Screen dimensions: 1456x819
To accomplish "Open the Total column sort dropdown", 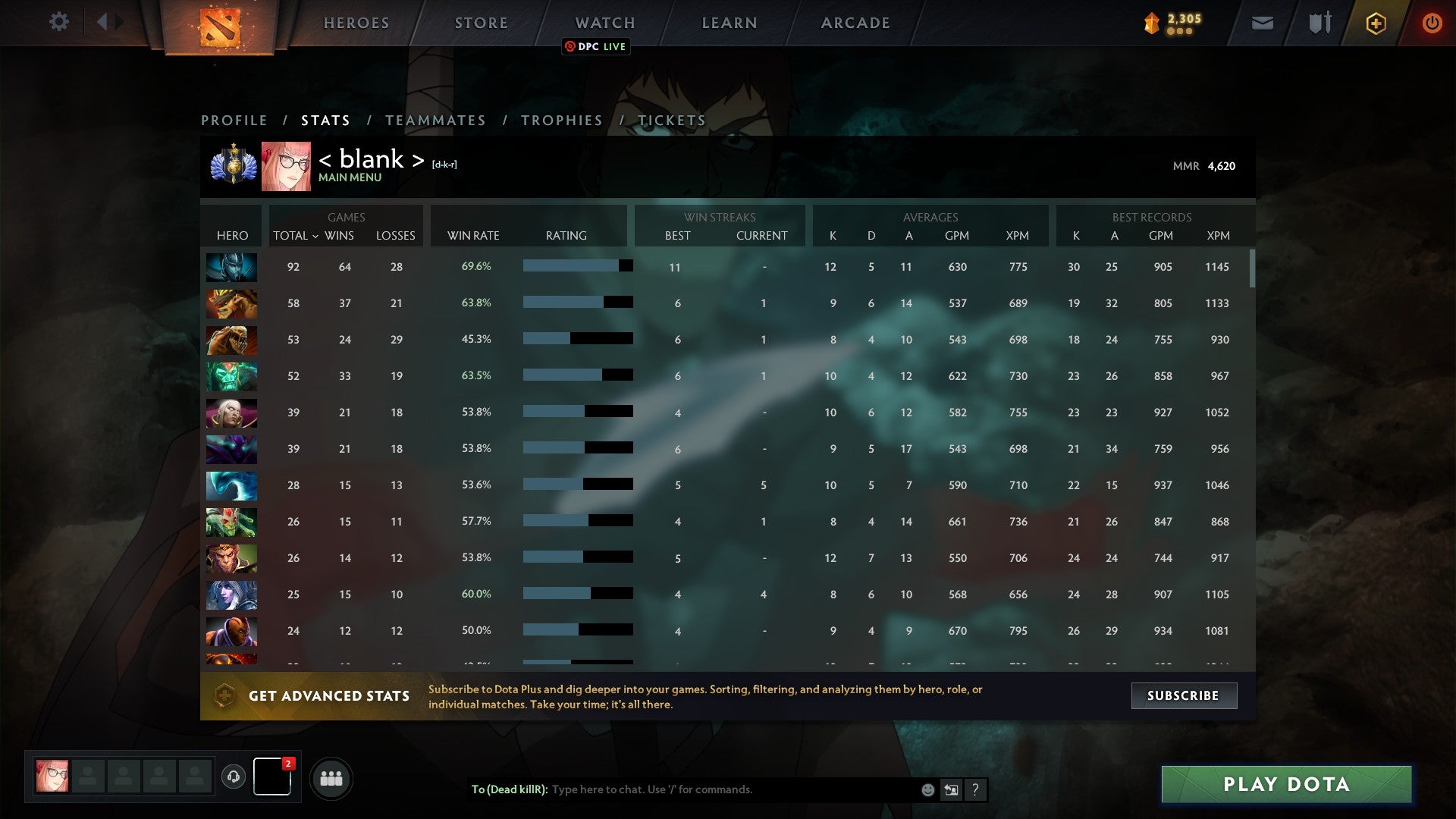I will click(x=296, y=236).
